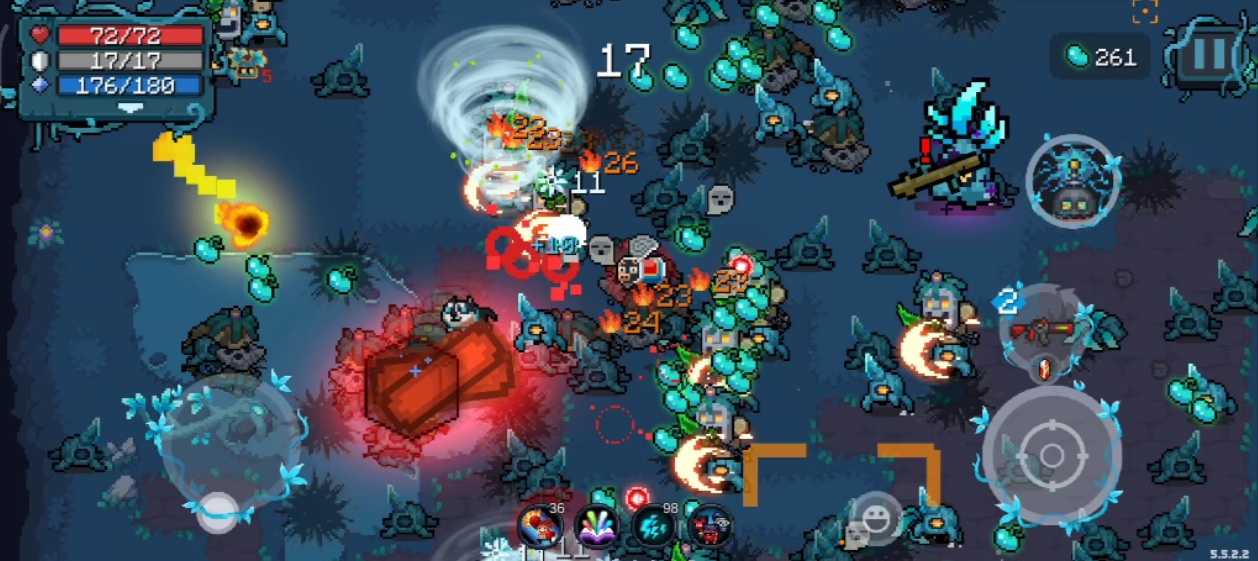Viewport: 1258px width, 561px height.
Task: Select the boxing glove buff icon
Action: [538, 525]
